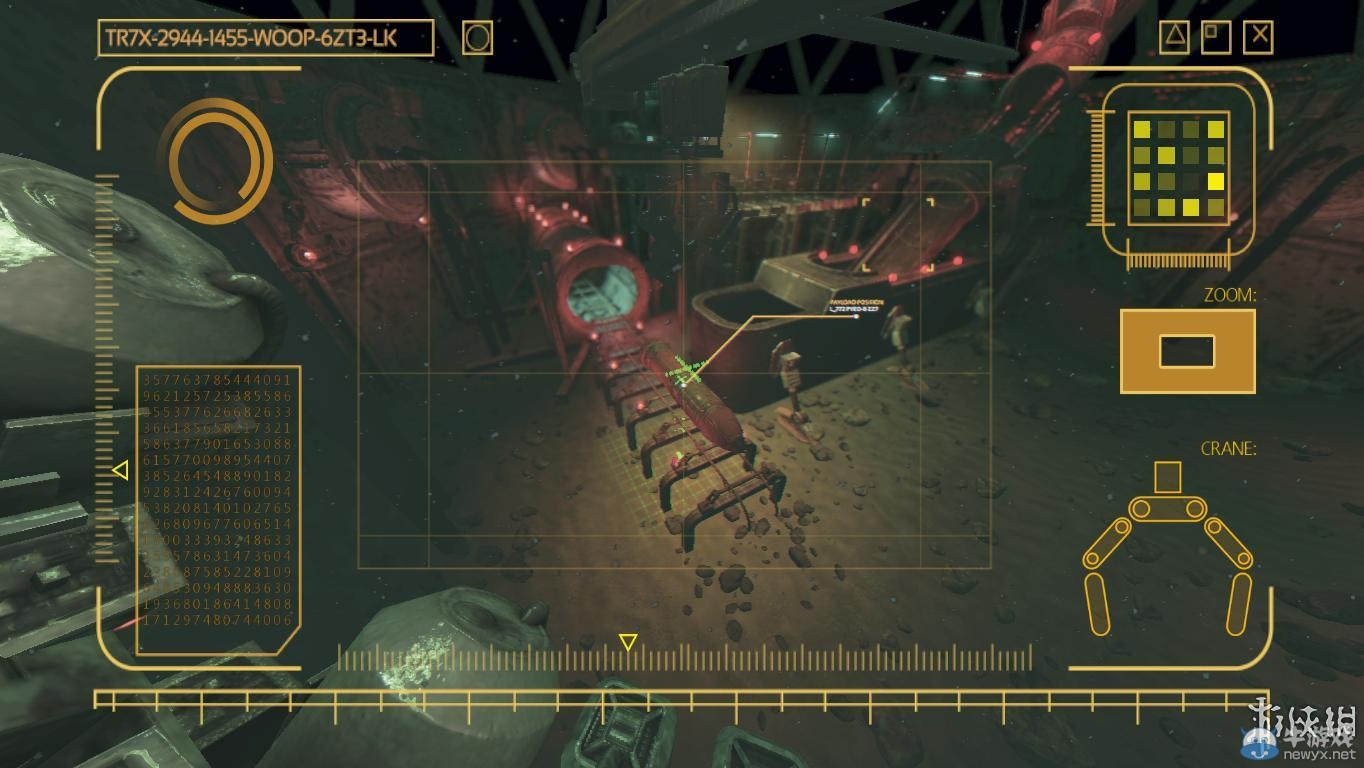The height and width of the screenshot is (768, 1364).
Task: Click the triangle button at top right
Action: click(1174, 38)
